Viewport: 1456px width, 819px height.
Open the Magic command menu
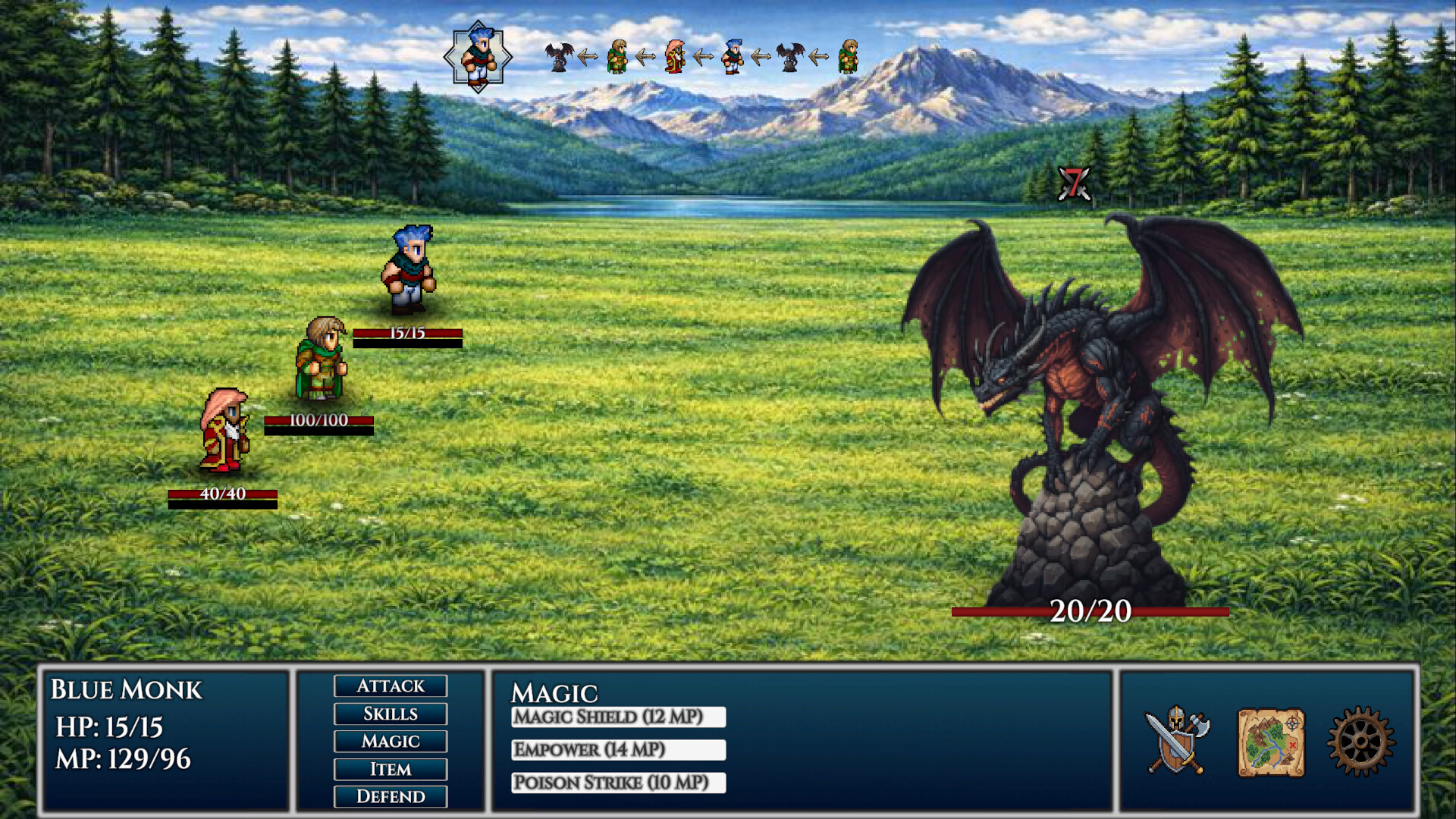click(390, 742)
